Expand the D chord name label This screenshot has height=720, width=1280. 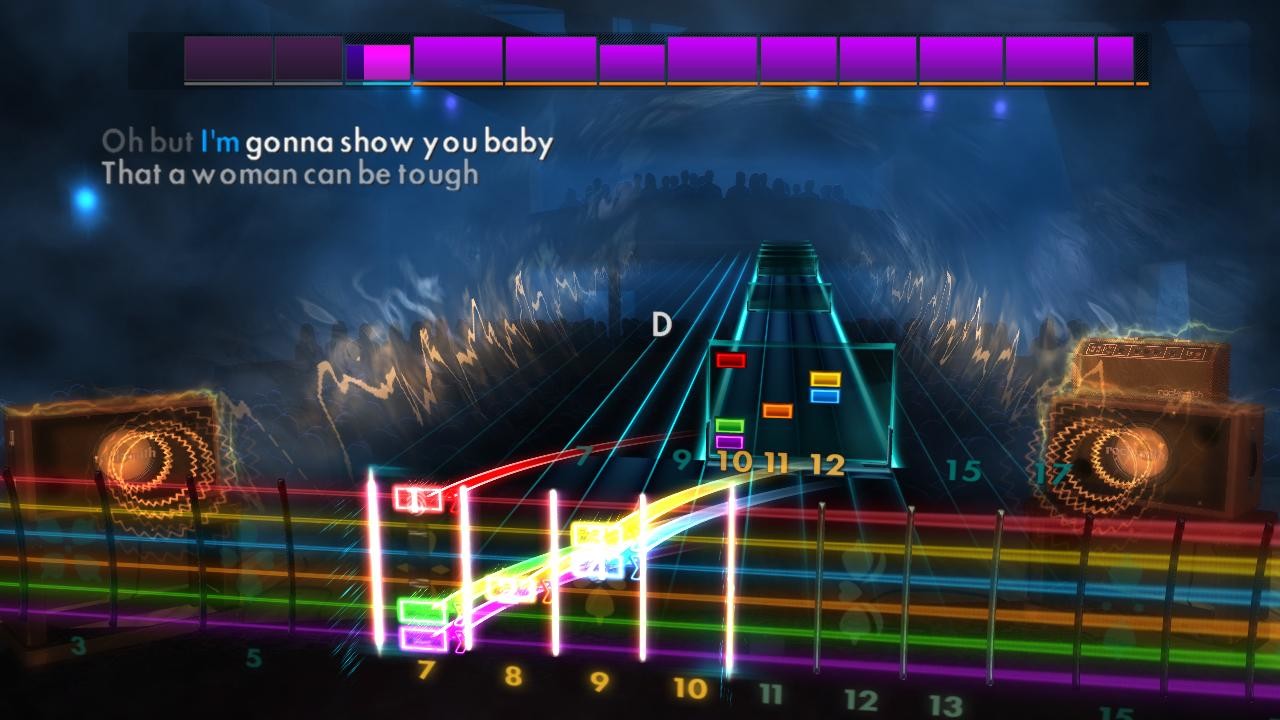pos(660,323)
